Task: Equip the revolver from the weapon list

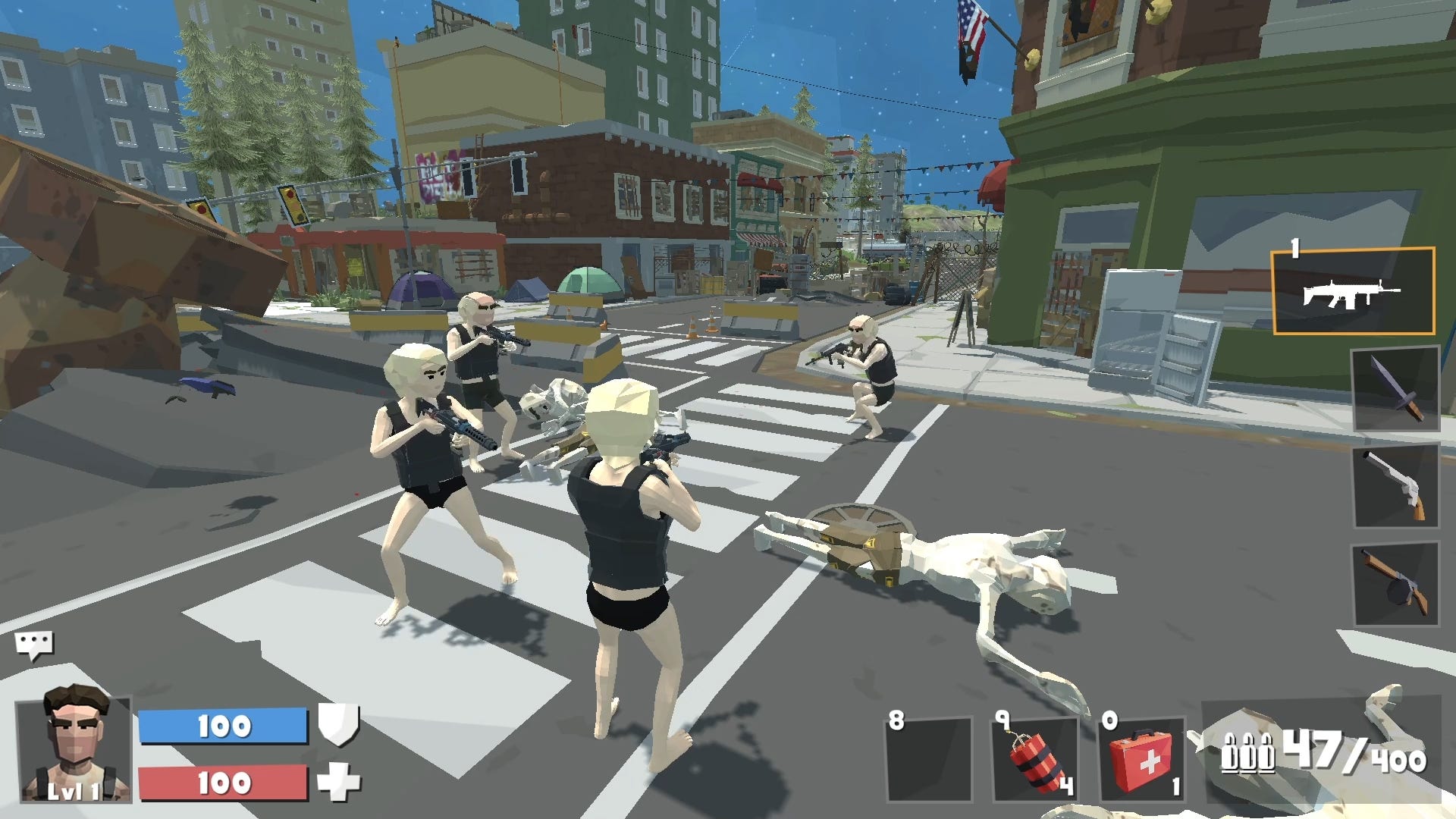Action: (x=1395, y=485)
